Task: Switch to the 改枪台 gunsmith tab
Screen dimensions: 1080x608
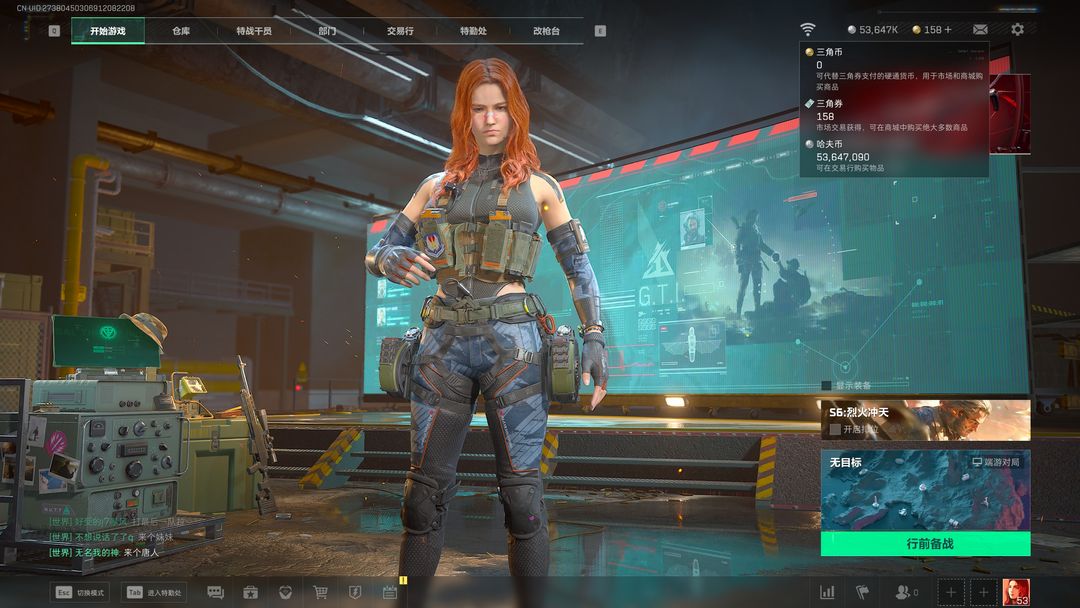Action: (546, 31)
